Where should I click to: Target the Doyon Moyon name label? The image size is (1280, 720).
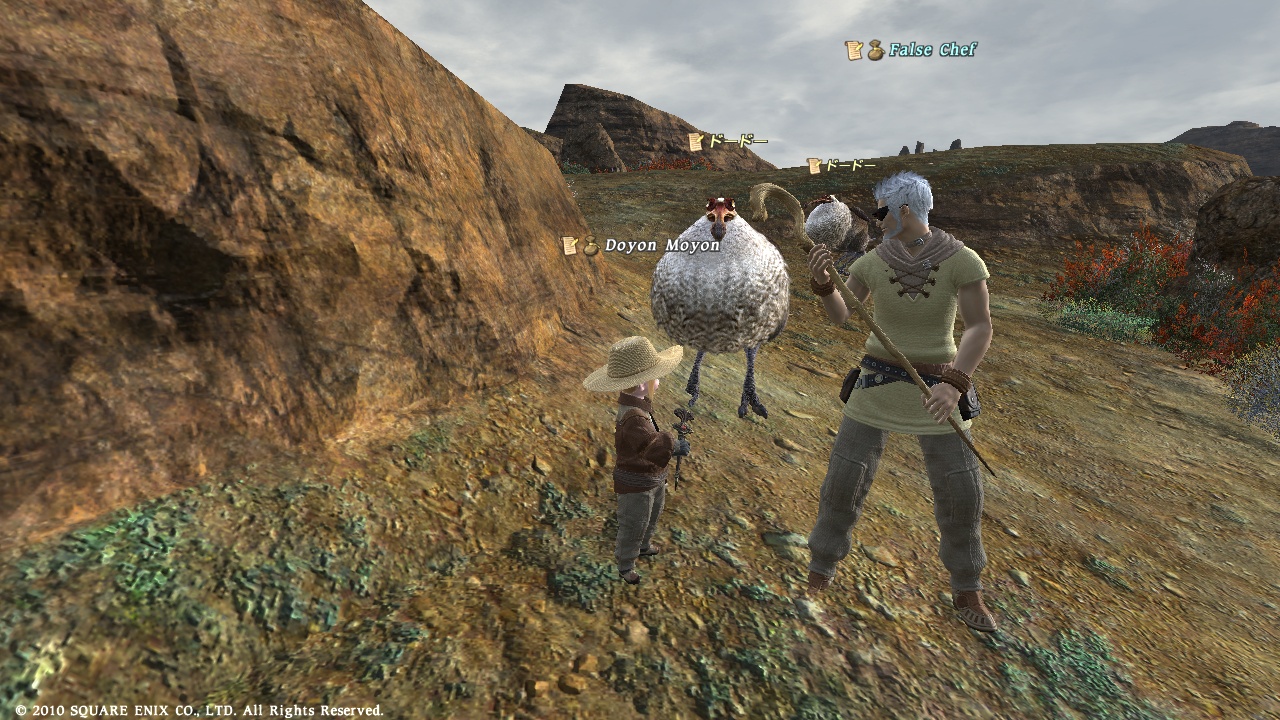(661, 245)
